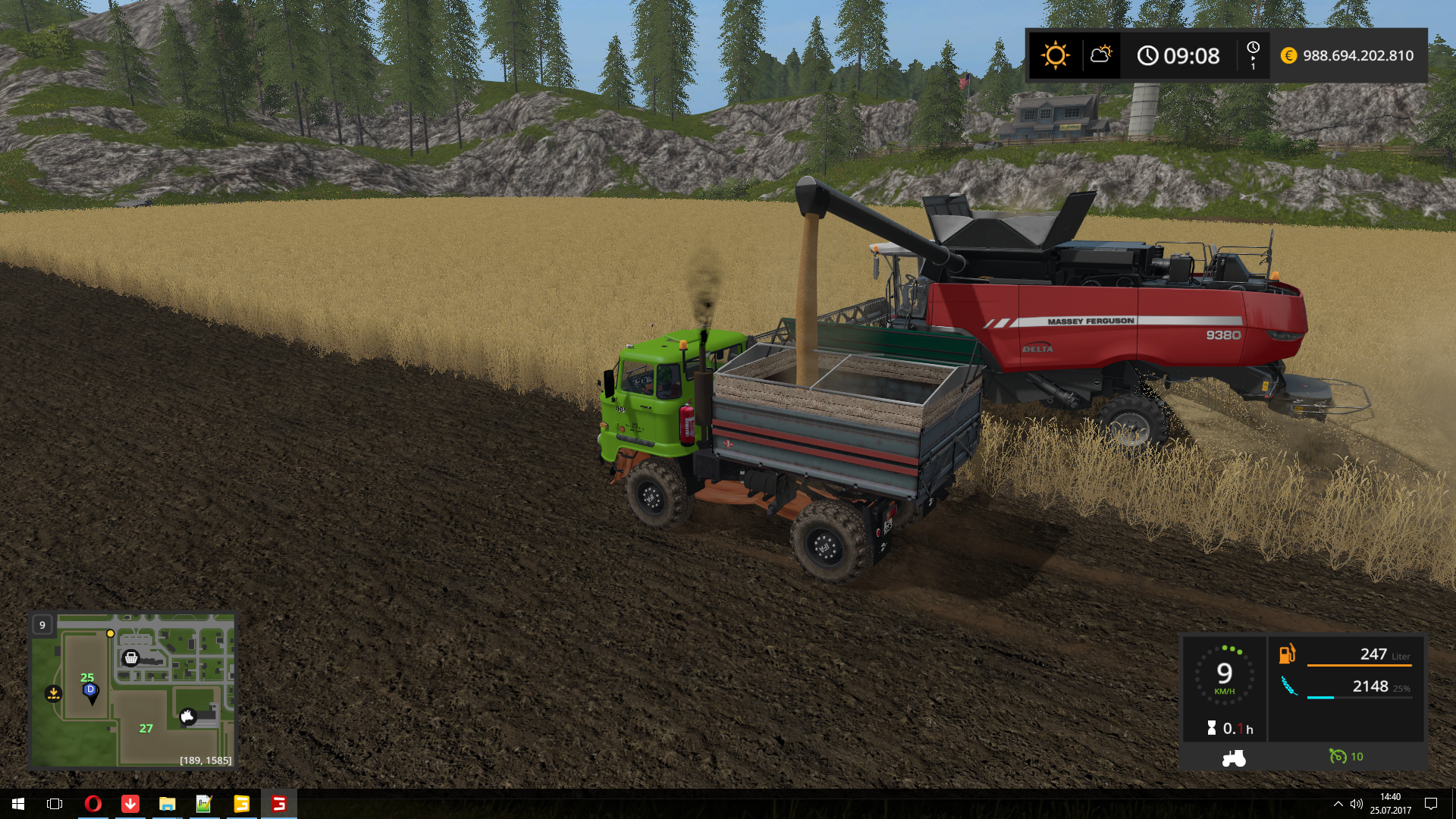Screen dimensions: 1456x819
Task: Click the shop basket marker on the minimap
Action: (x=131, y=657)
